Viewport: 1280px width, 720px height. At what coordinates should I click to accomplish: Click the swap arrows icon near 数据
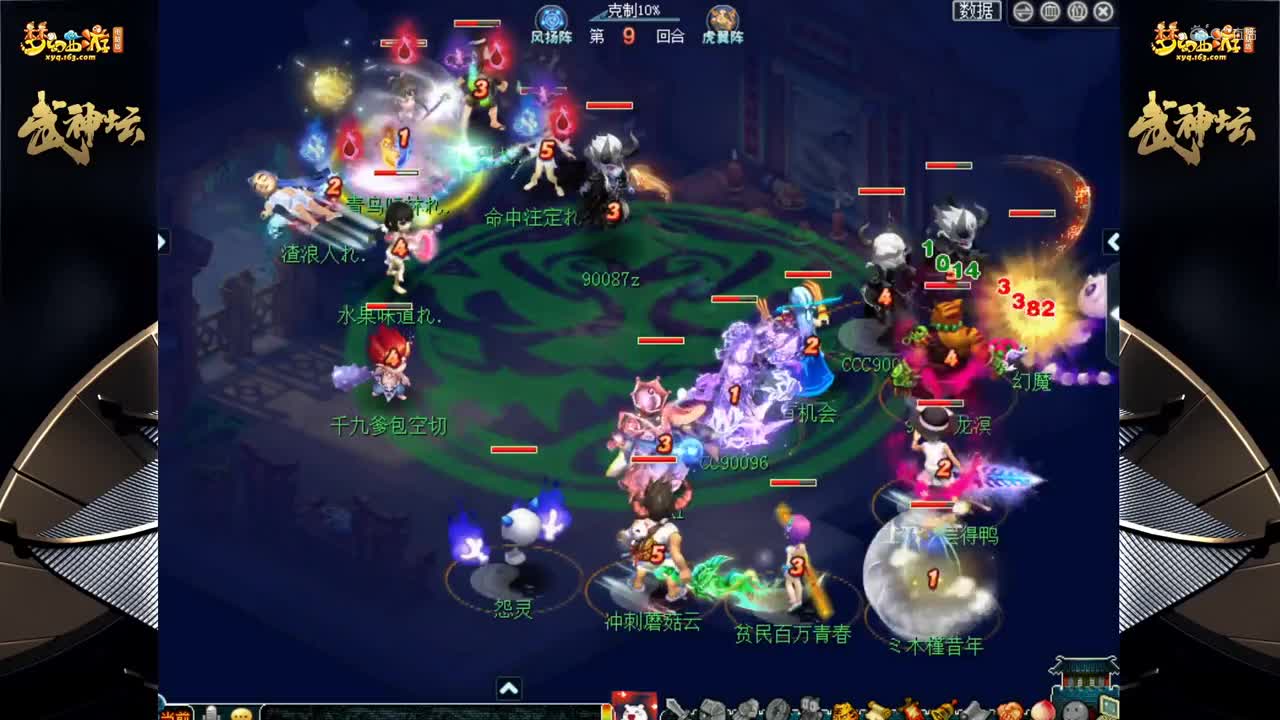pyautogui.click(x=1021, y=12)
